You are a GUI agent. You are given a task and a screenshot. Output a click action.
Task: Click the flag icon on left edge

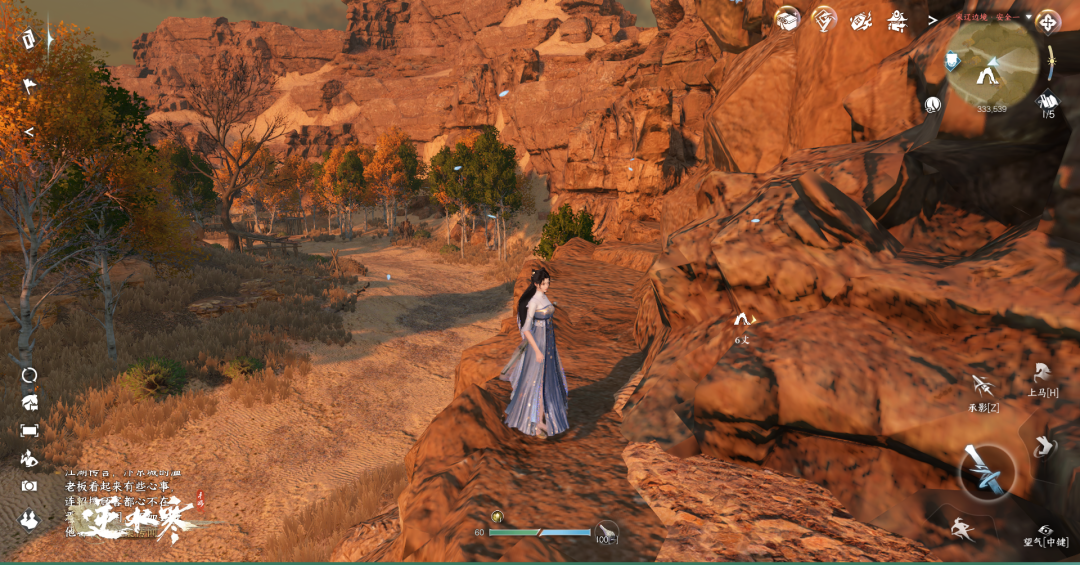pyautogui.click(x=29, y=86)
